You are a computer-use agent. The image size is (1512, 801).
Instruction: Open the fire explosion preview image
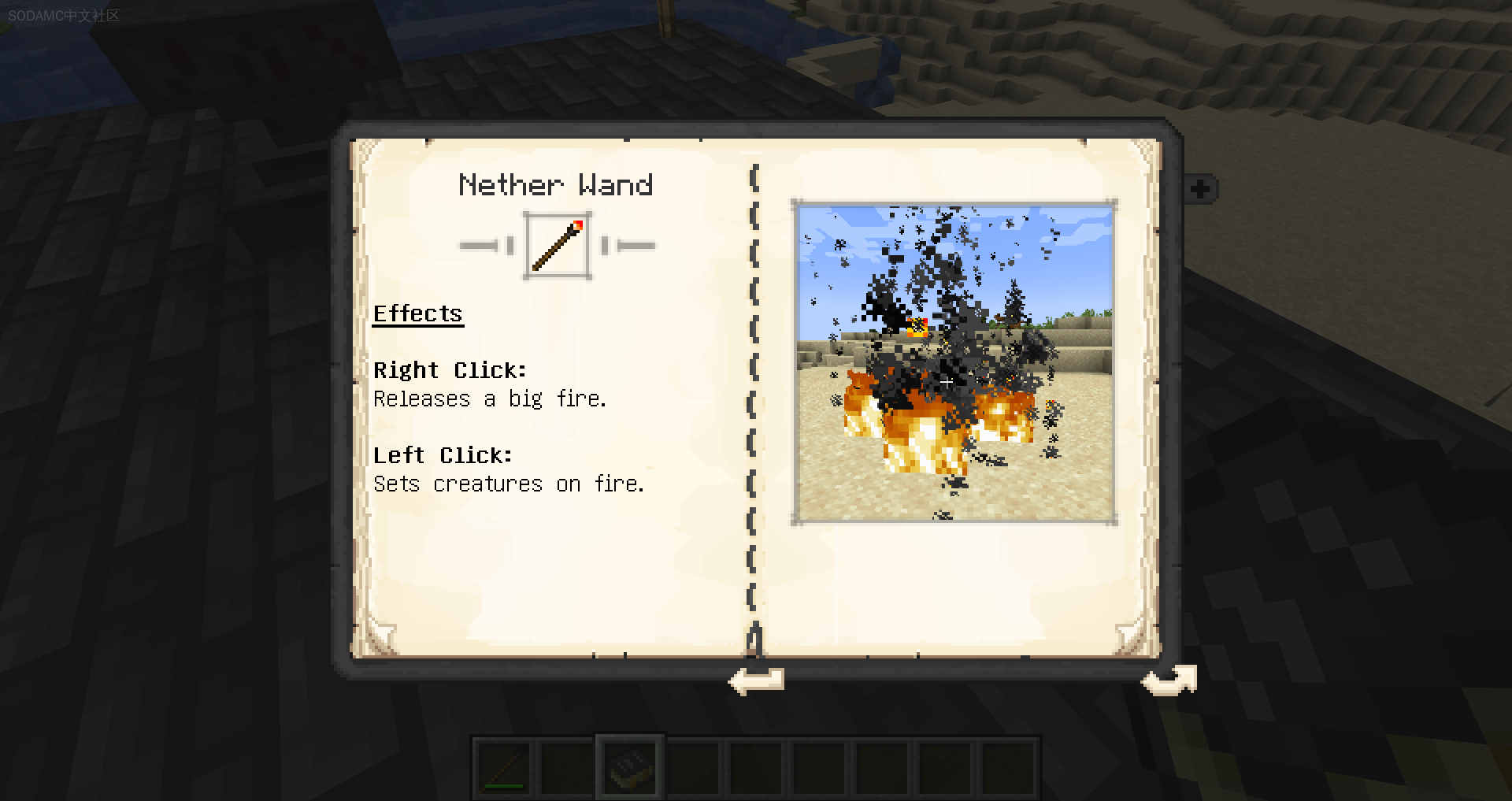coord(954,362)
